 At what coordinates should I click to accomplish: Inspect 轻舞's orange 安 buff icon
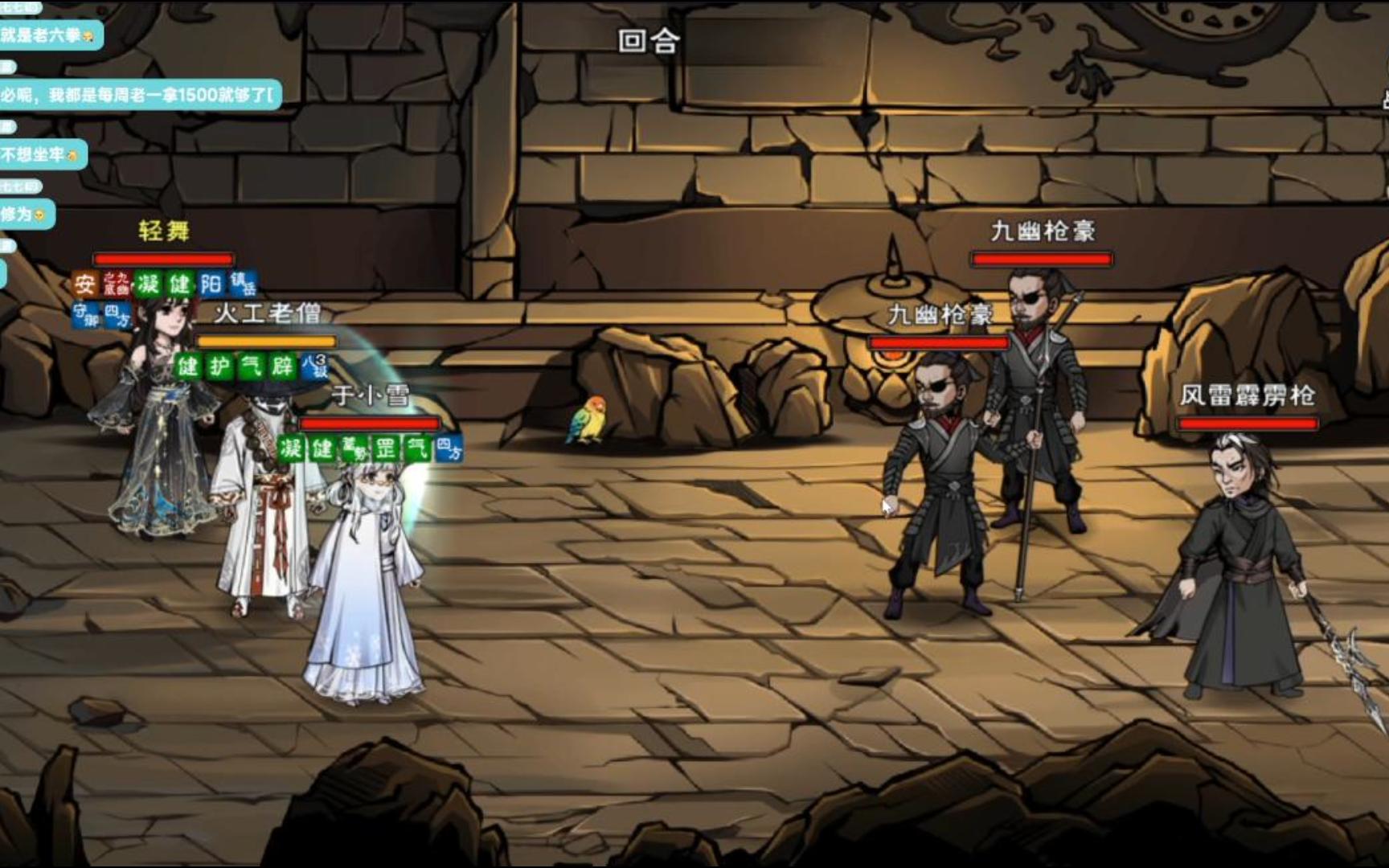coord(84,284)
